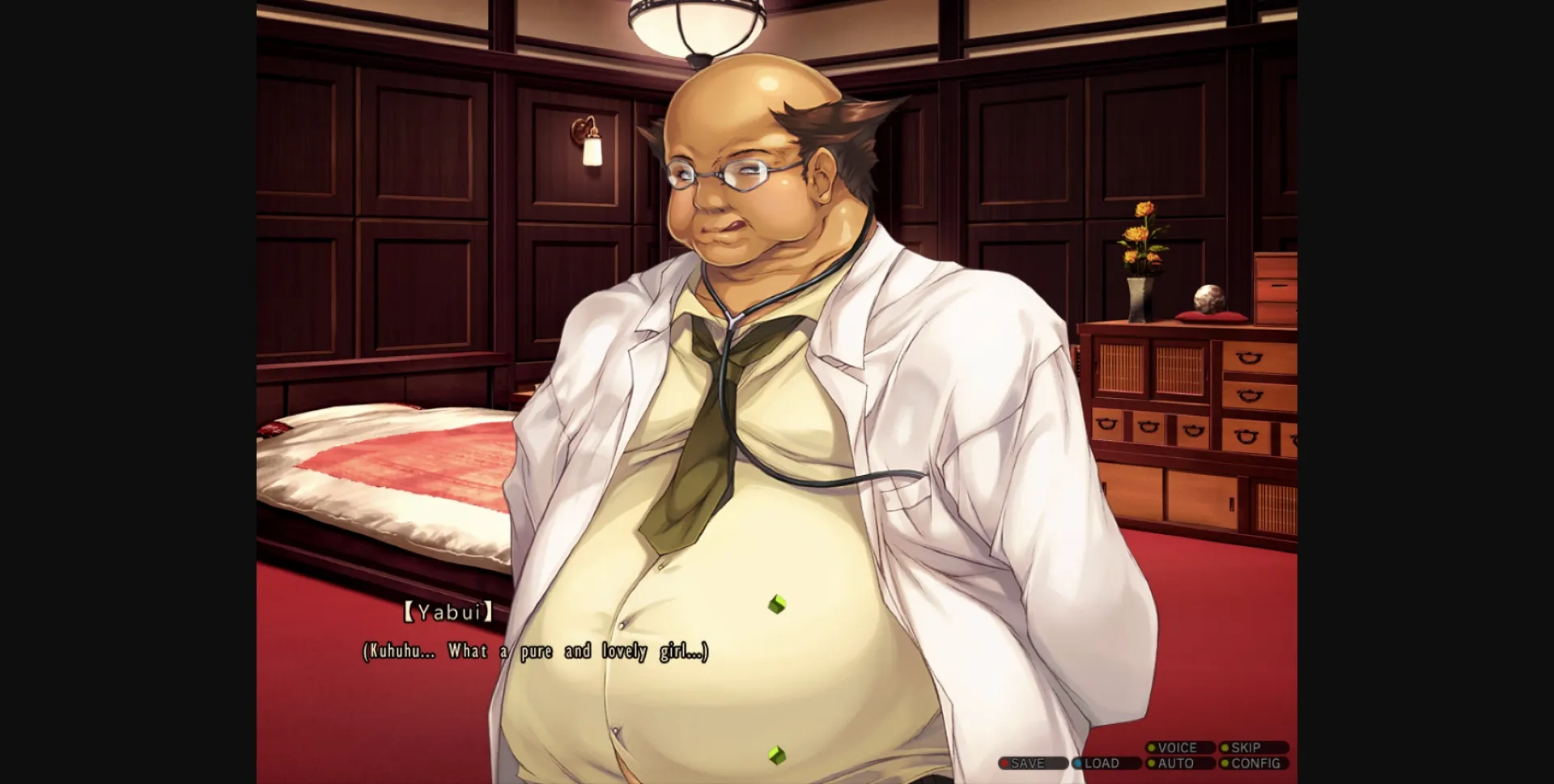The width and height of the screenshot is (1554, 784).
Task: Click the speaker name label Yabui
Action: (x=448, y=613)
